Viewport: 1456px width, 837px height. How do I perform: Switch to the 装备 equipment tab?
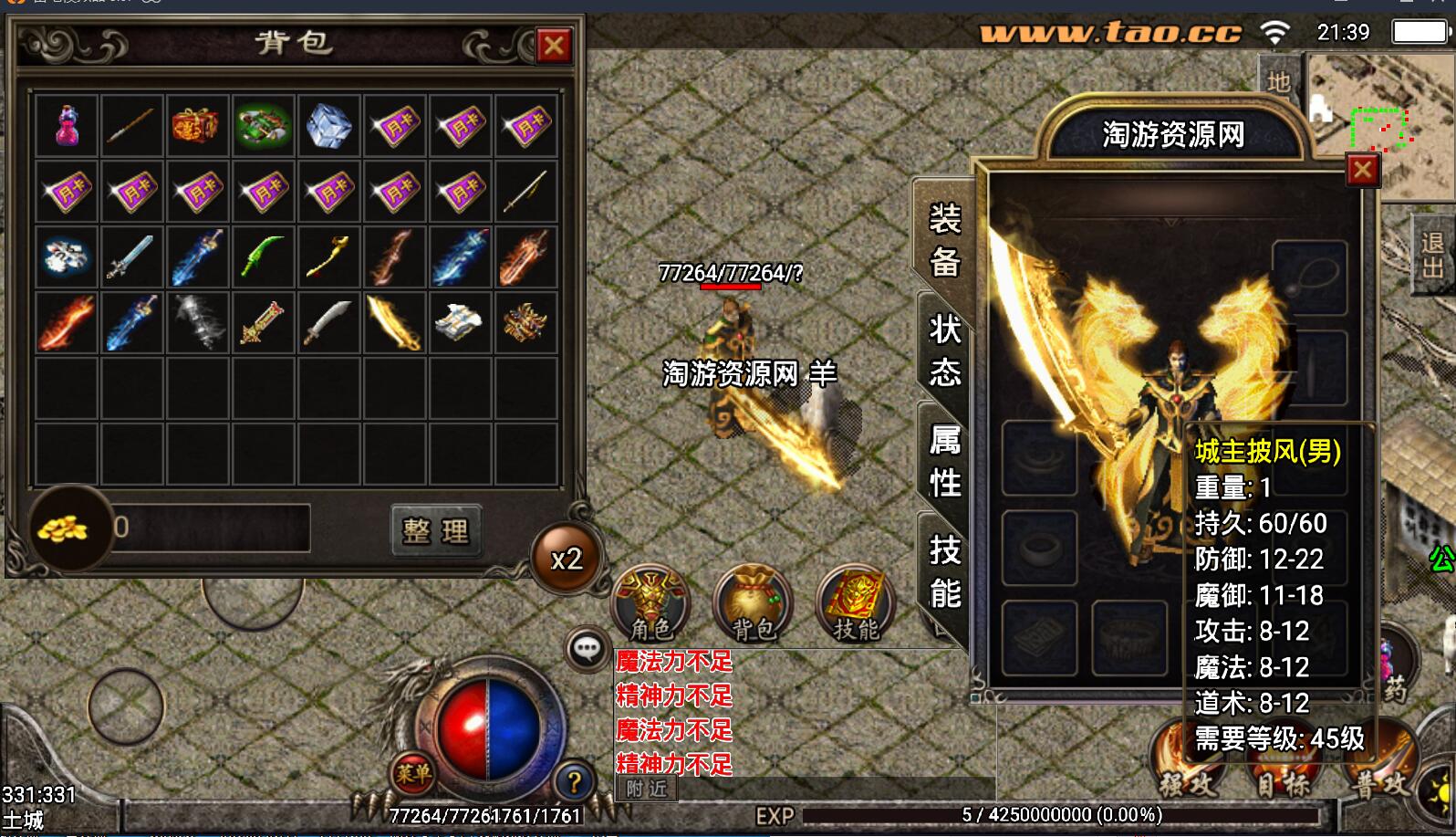[x=944, y=240]
